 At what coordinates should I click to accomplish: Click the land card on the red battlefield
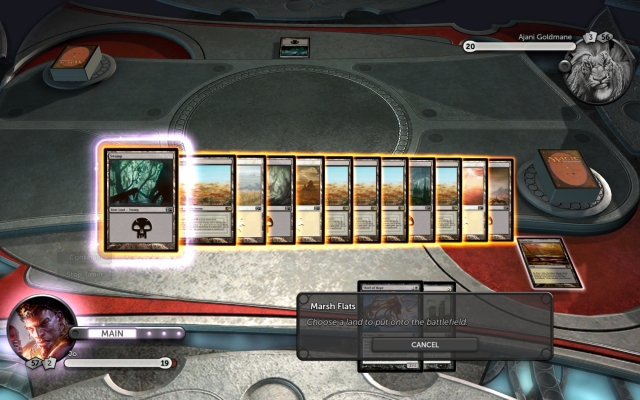pyautogui.click(x=550, y=263)
